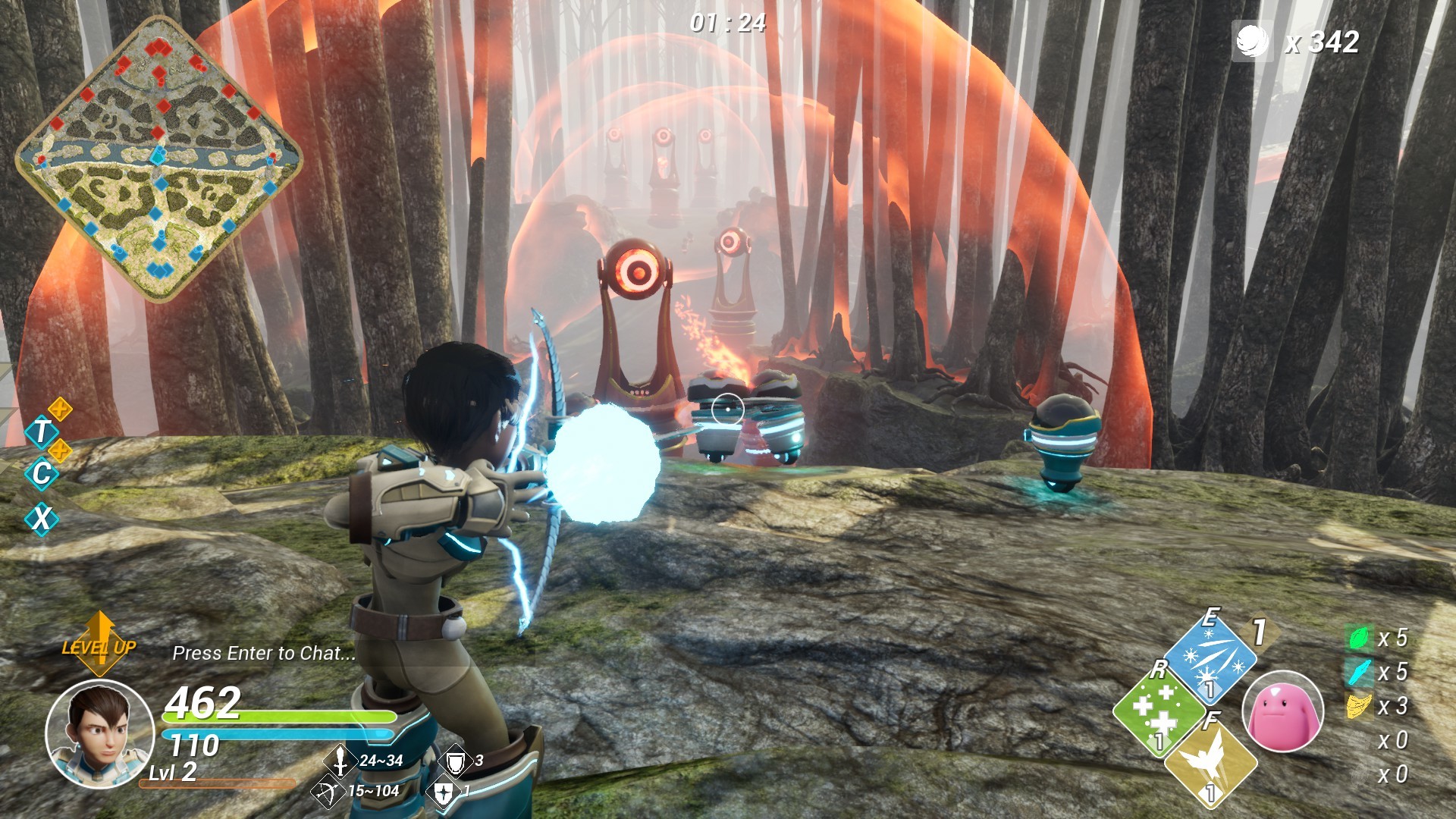Viewport: 1456px width, 819px height.
Task: Pick the yellow cloth item
Action: pyautogui.click(x=1359, y=706)
